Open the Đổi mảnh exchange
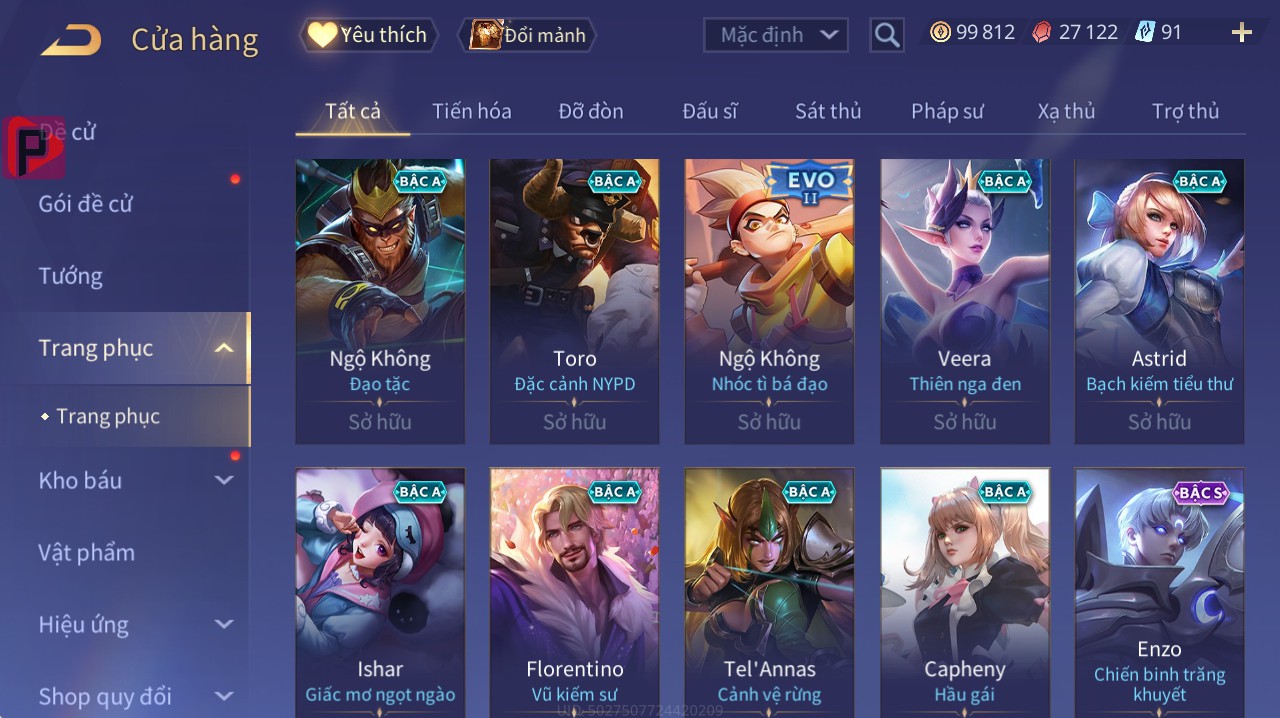1280x718 pixels. [x=527, y=35]
